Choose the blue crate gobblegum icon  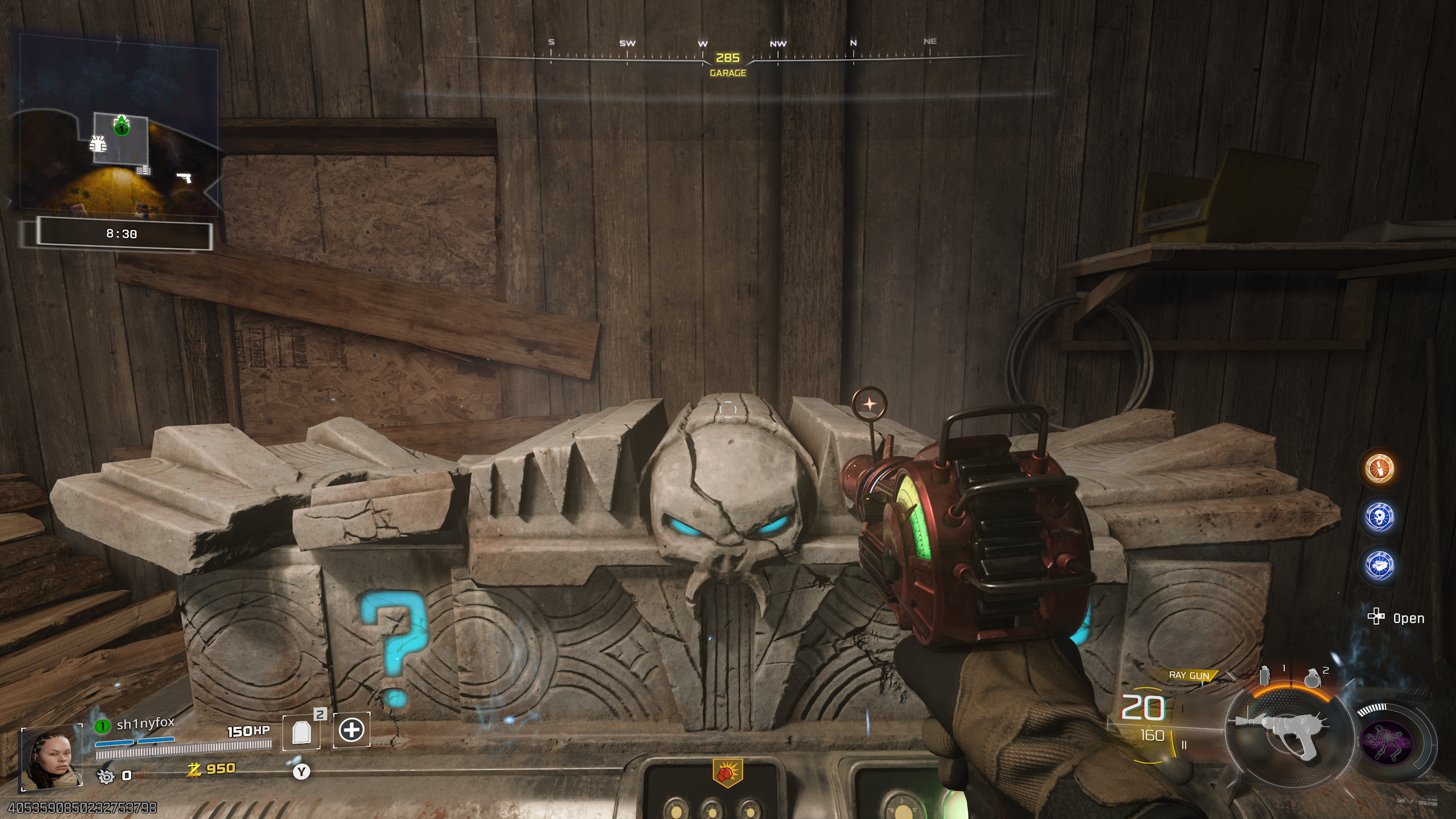[1379, 566]
